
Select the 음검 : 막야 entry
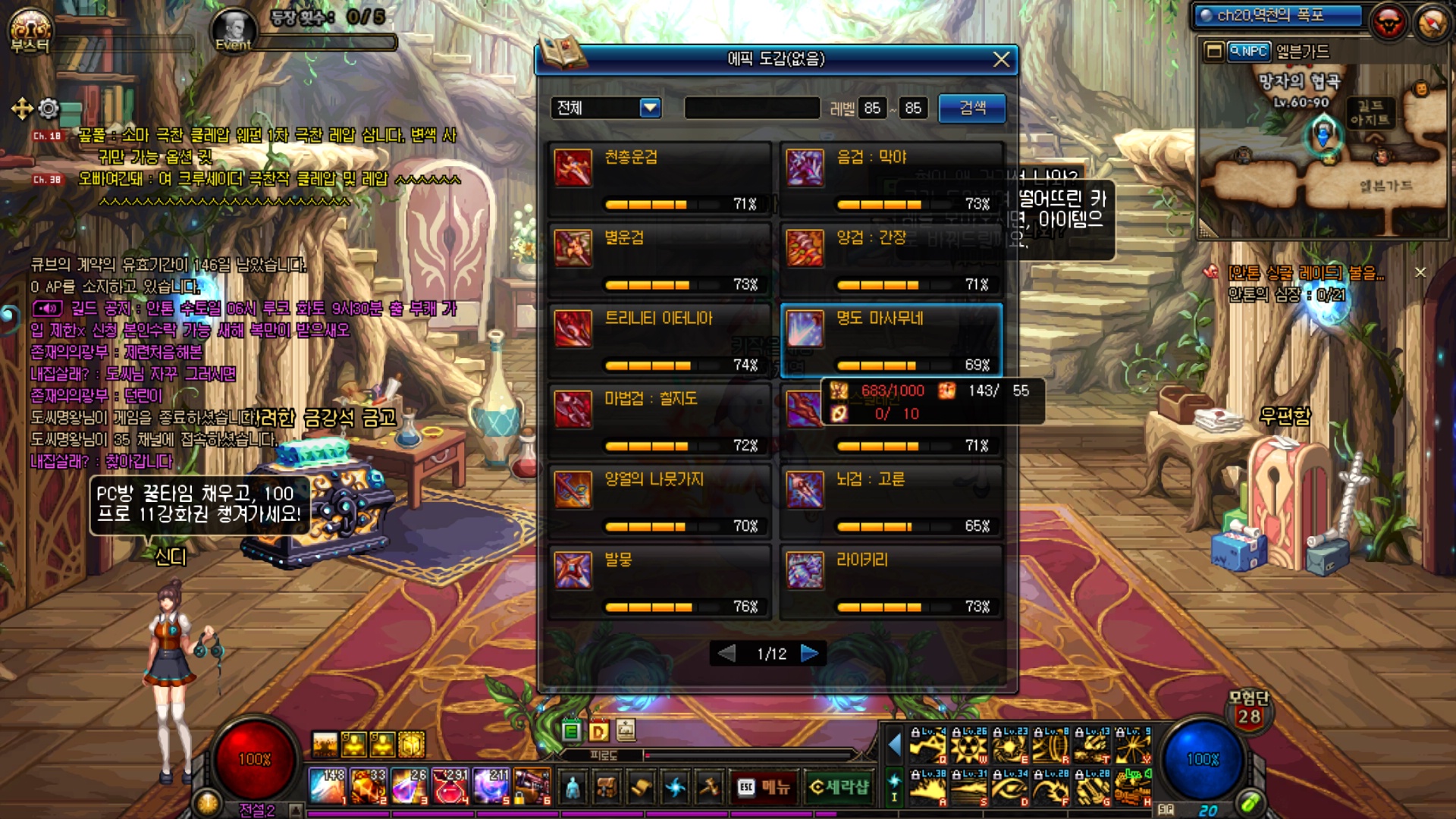point(890,179)
